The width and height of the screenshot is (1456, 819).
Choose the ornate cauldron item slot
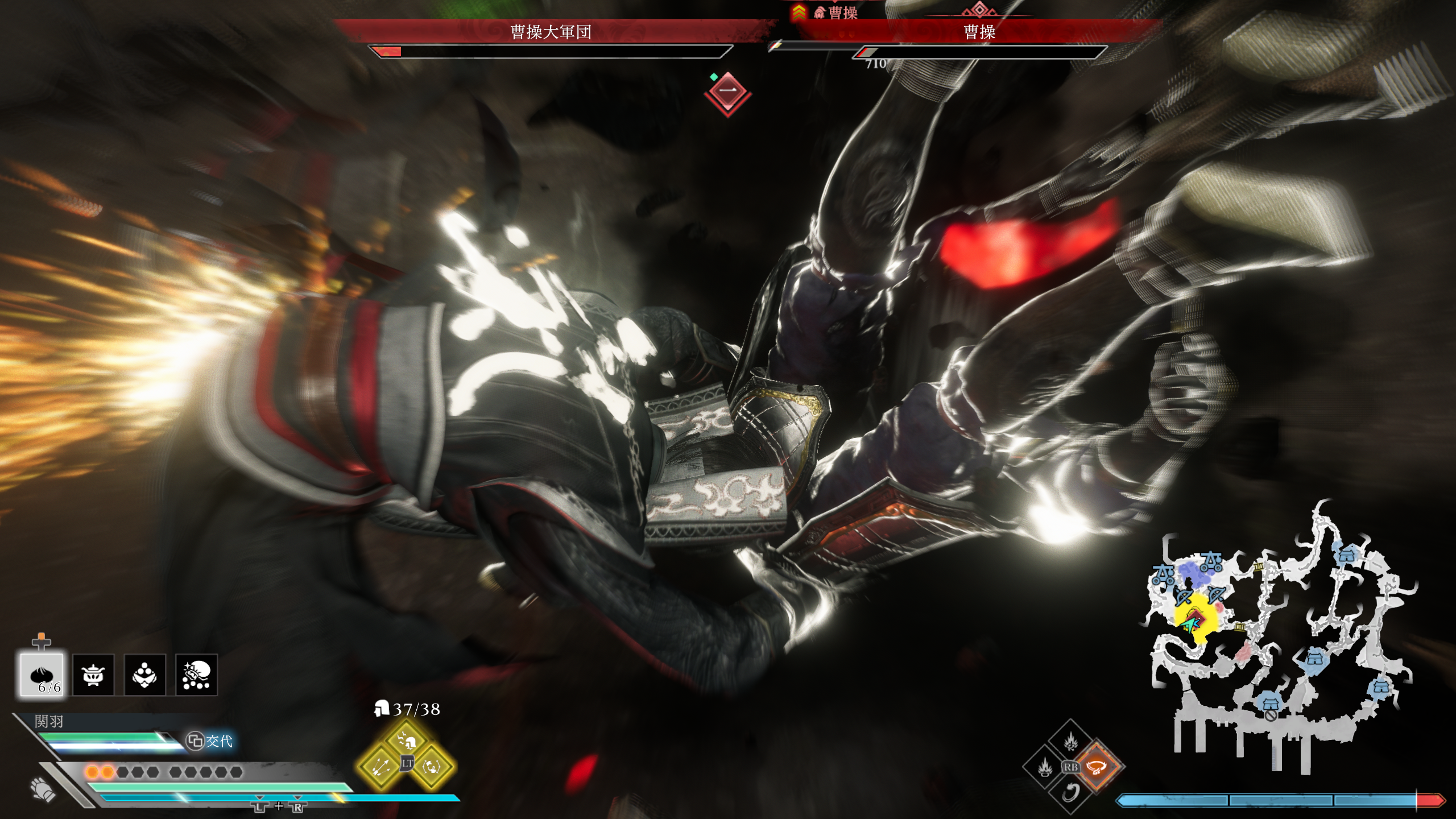(93, 675)
